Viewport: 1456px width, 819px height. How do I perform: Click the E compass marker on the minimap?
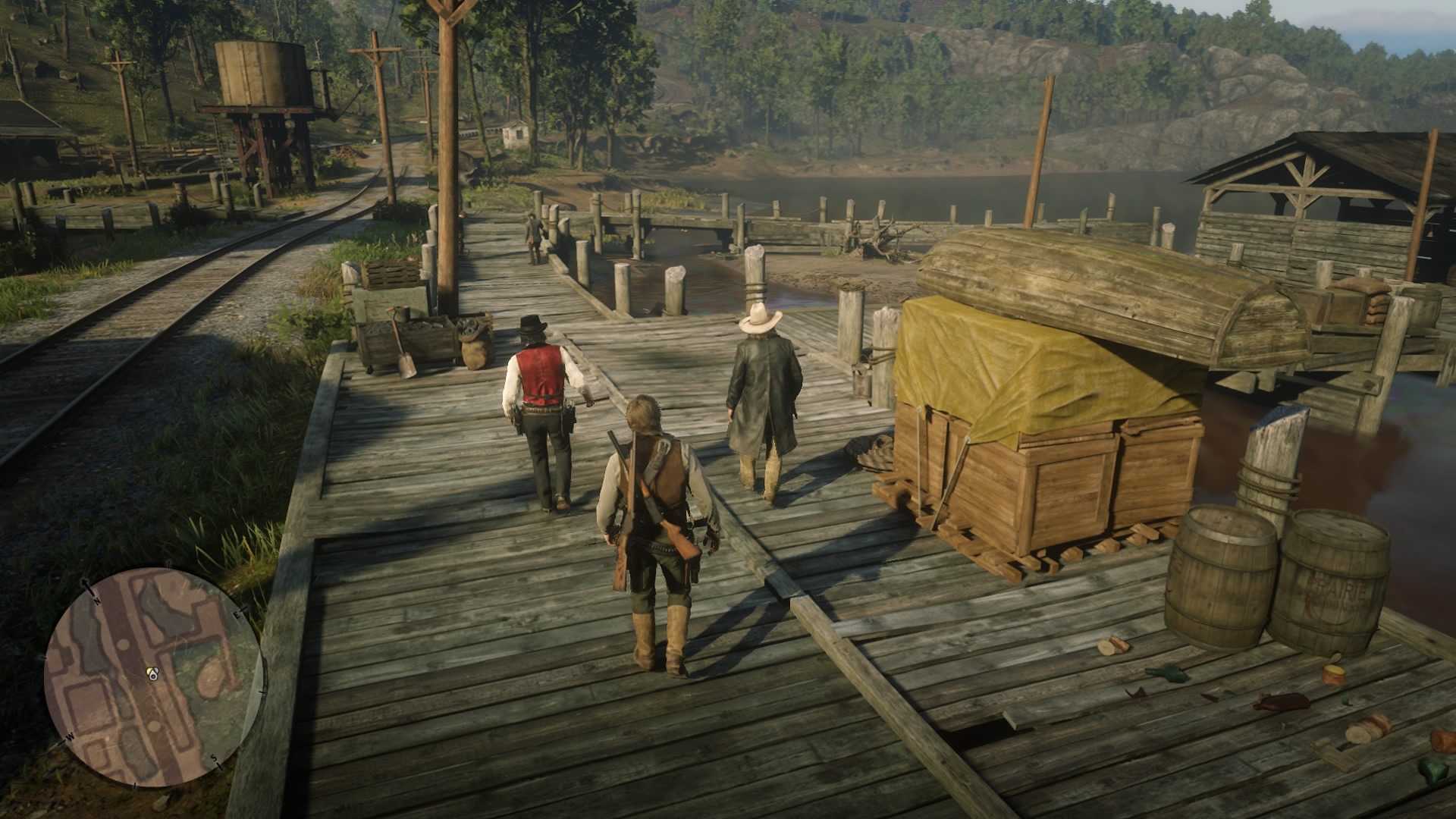coord(237,616)
